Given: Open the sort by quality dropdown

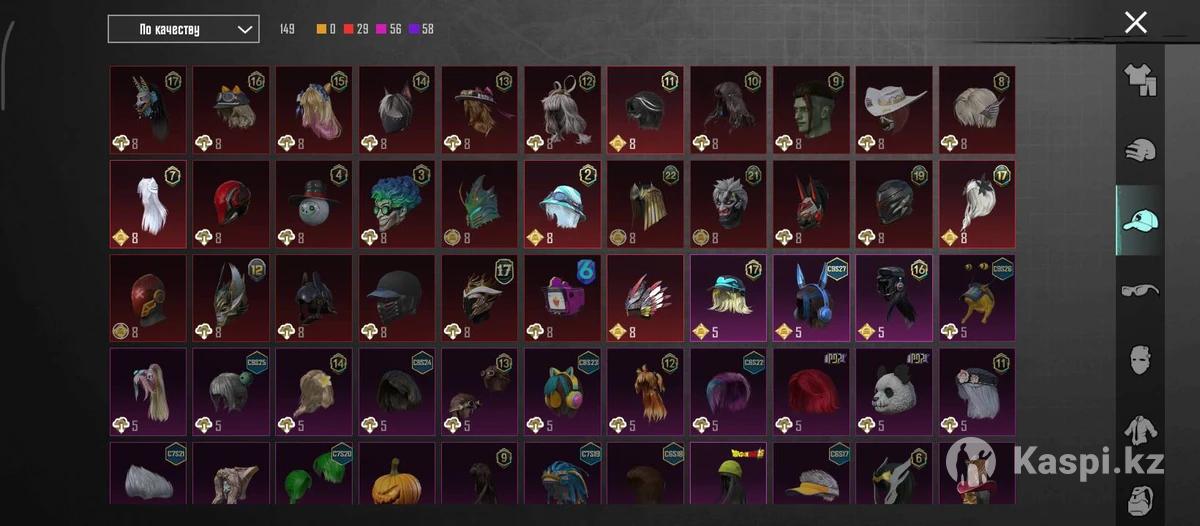Looking at the screenshot, I should [183, 29].
